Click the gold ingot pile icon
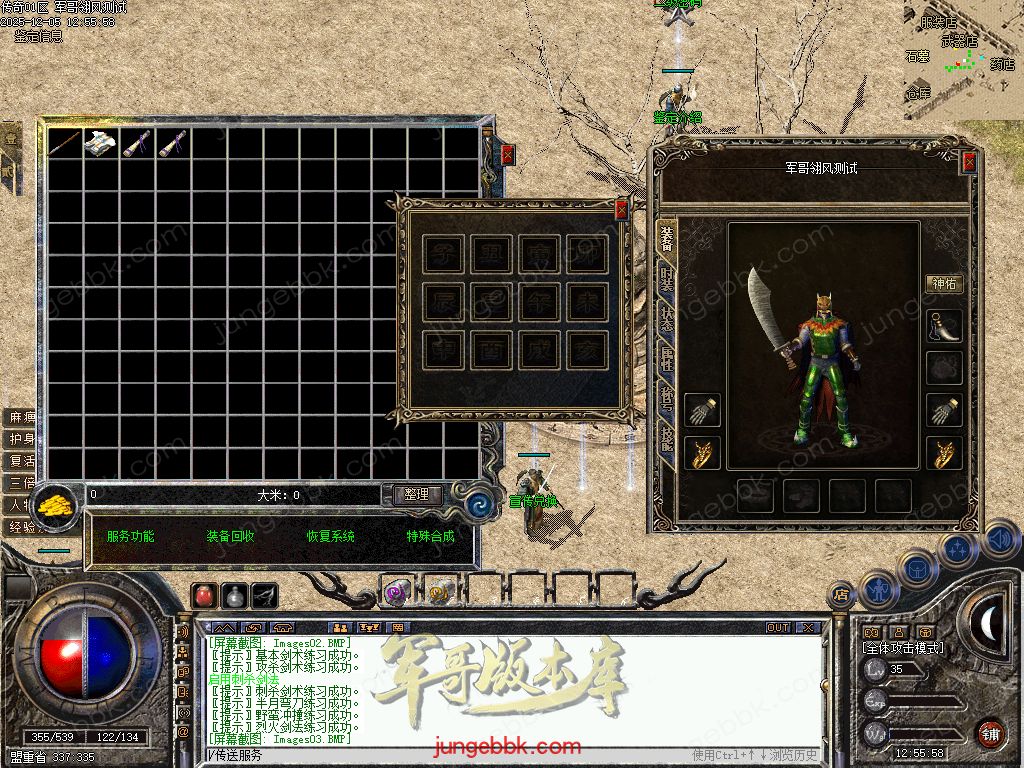 [56, 503]
